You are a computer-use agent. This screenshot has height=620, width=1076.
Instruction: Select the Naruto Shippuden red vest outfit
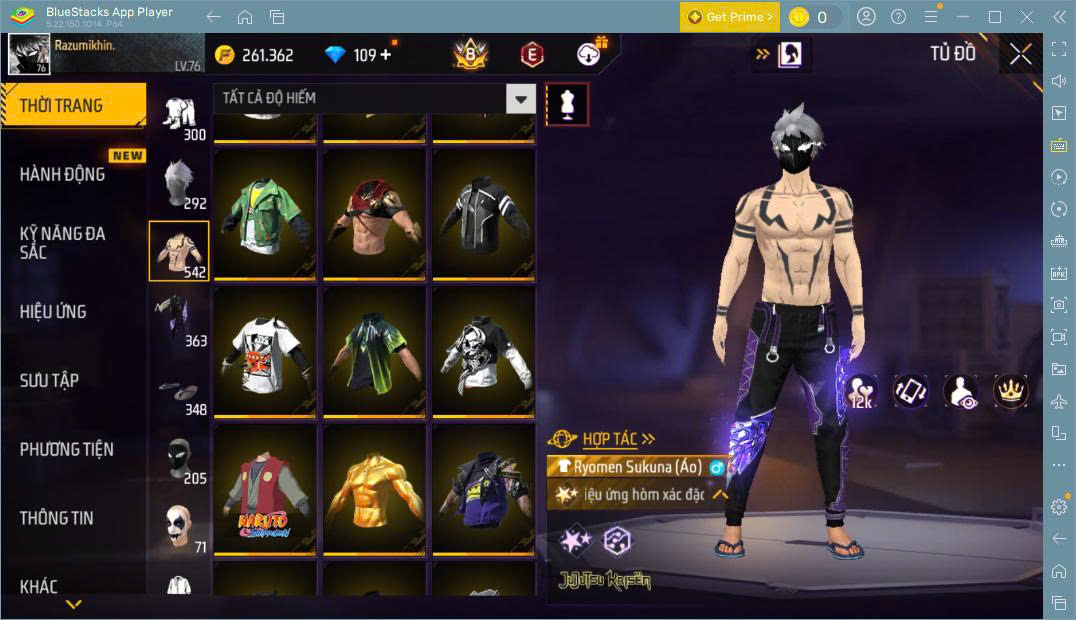(265, 493)
